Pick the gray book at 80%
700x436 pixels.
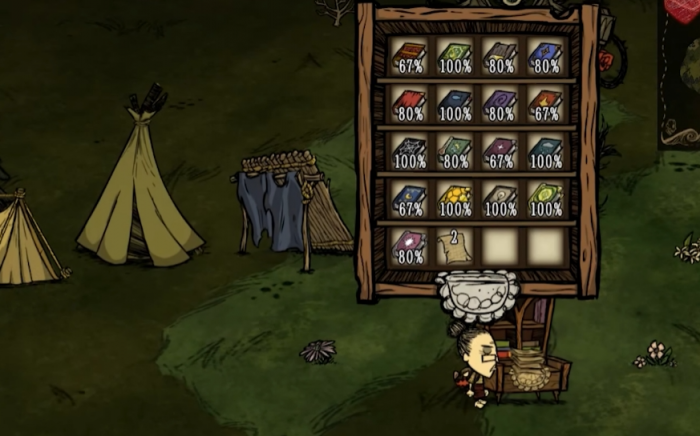click(x=500, y=56)
